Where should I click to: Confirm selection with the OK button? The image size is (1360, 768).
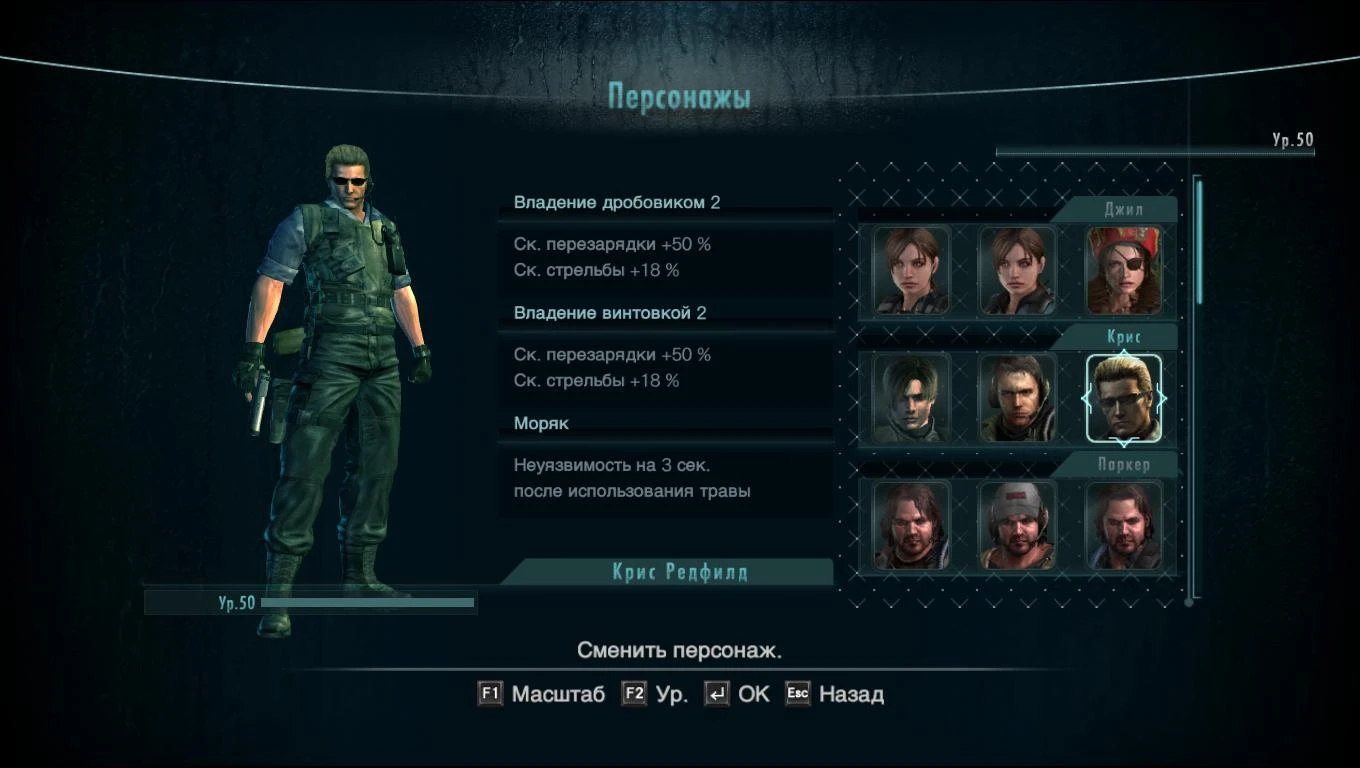tap(754, 693)
